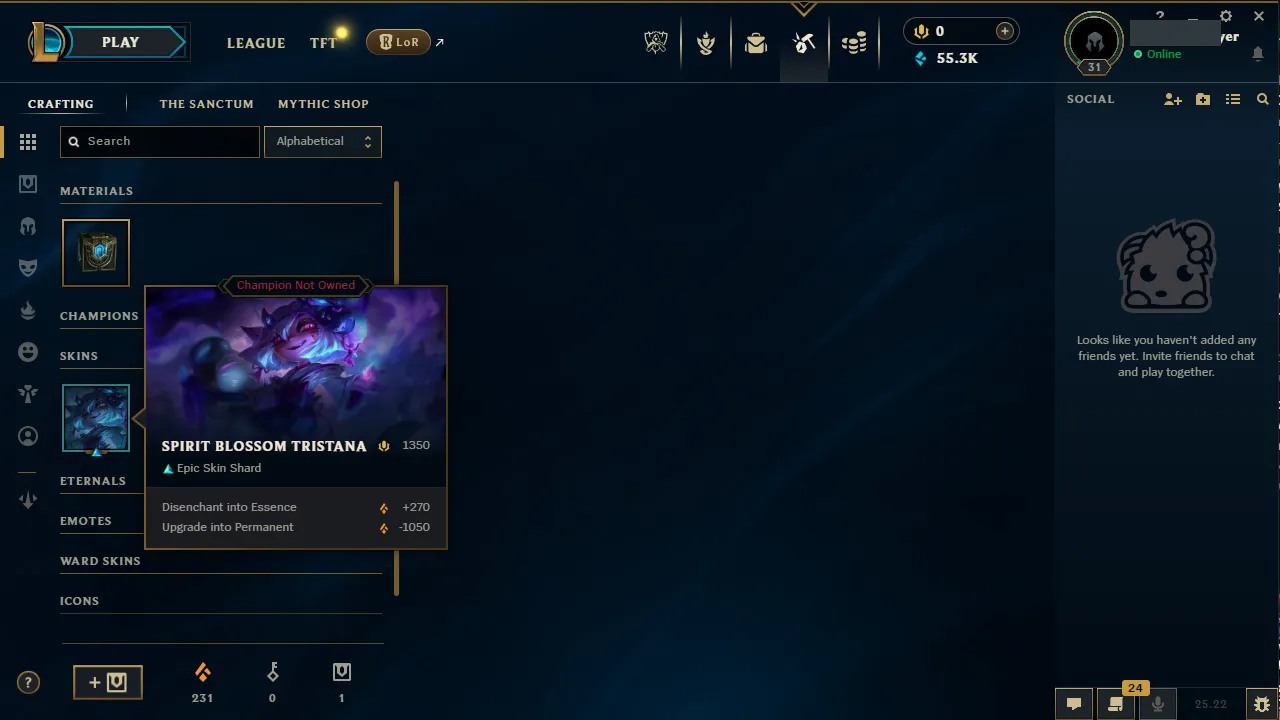Open the missions journal showing 24 notifications
Screen dimensions: 1280x720
coord(1115,704)
